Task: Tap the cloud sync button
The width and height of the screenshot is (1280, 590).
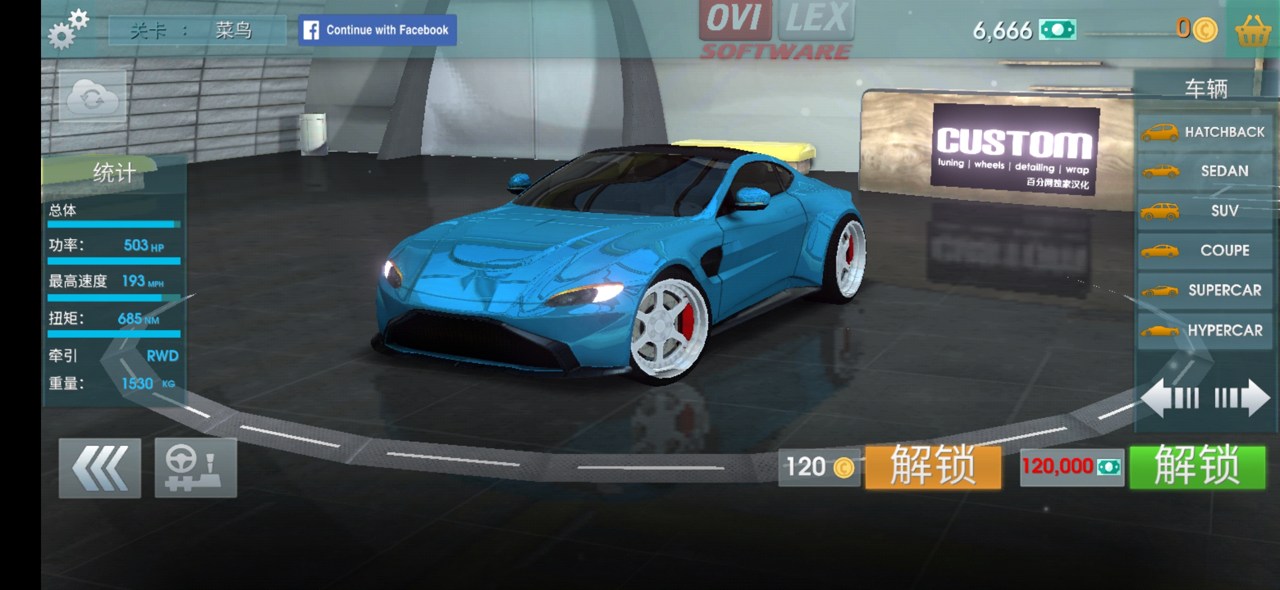Action: pos(93,97)
